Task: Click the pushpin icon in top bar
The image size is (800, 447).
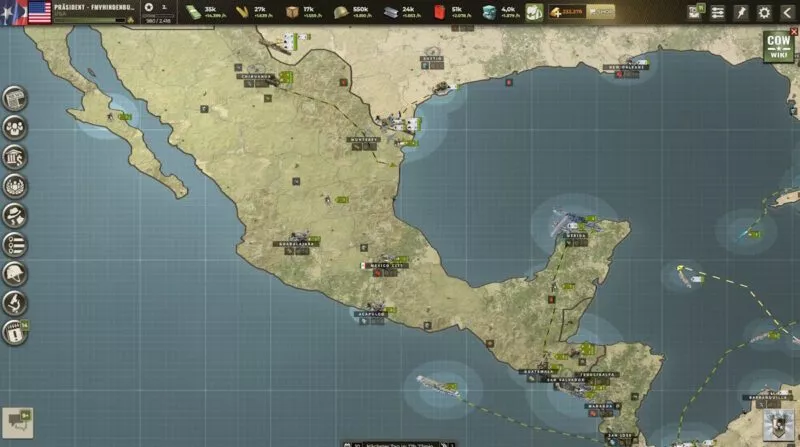Action: pyautogui.click(x=741, y=12)
